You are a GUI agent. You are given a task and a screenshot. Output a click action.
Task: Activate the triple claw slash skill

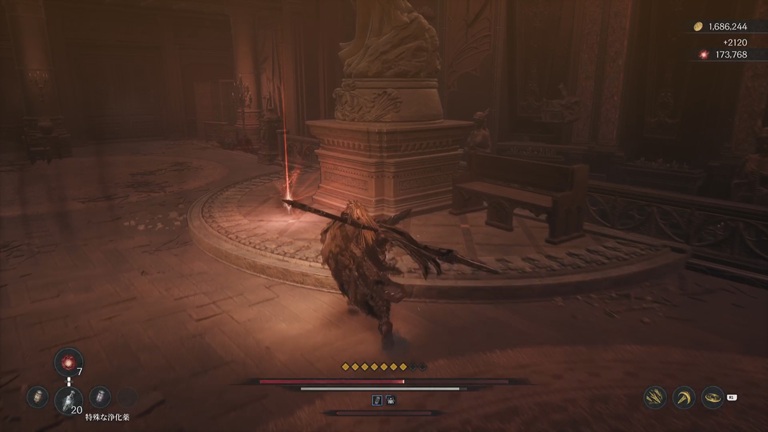pyautogui.click(x=655, y=398)
